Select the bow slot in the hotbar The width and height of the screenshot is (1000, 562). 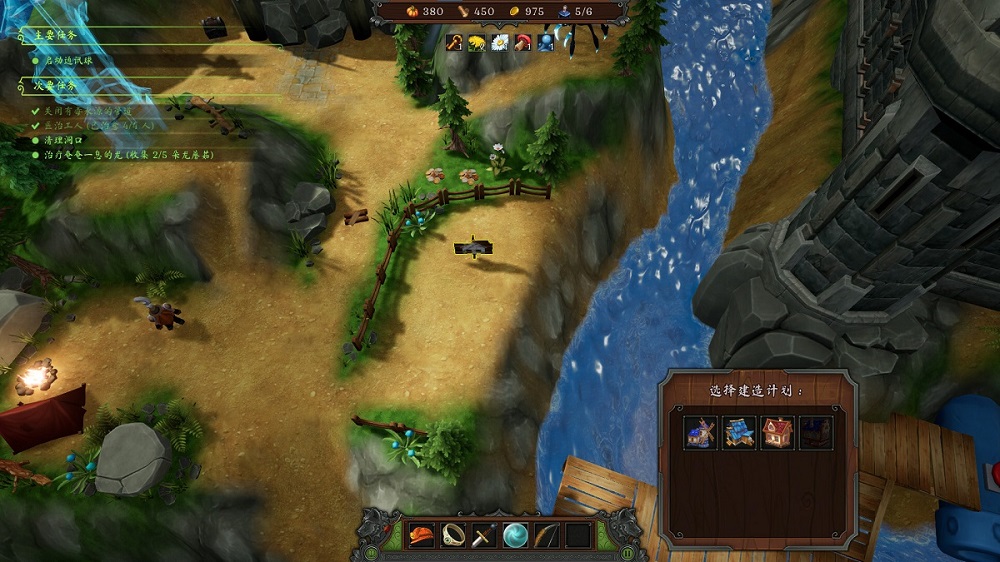pyautogui.click(x=547, y=535)
